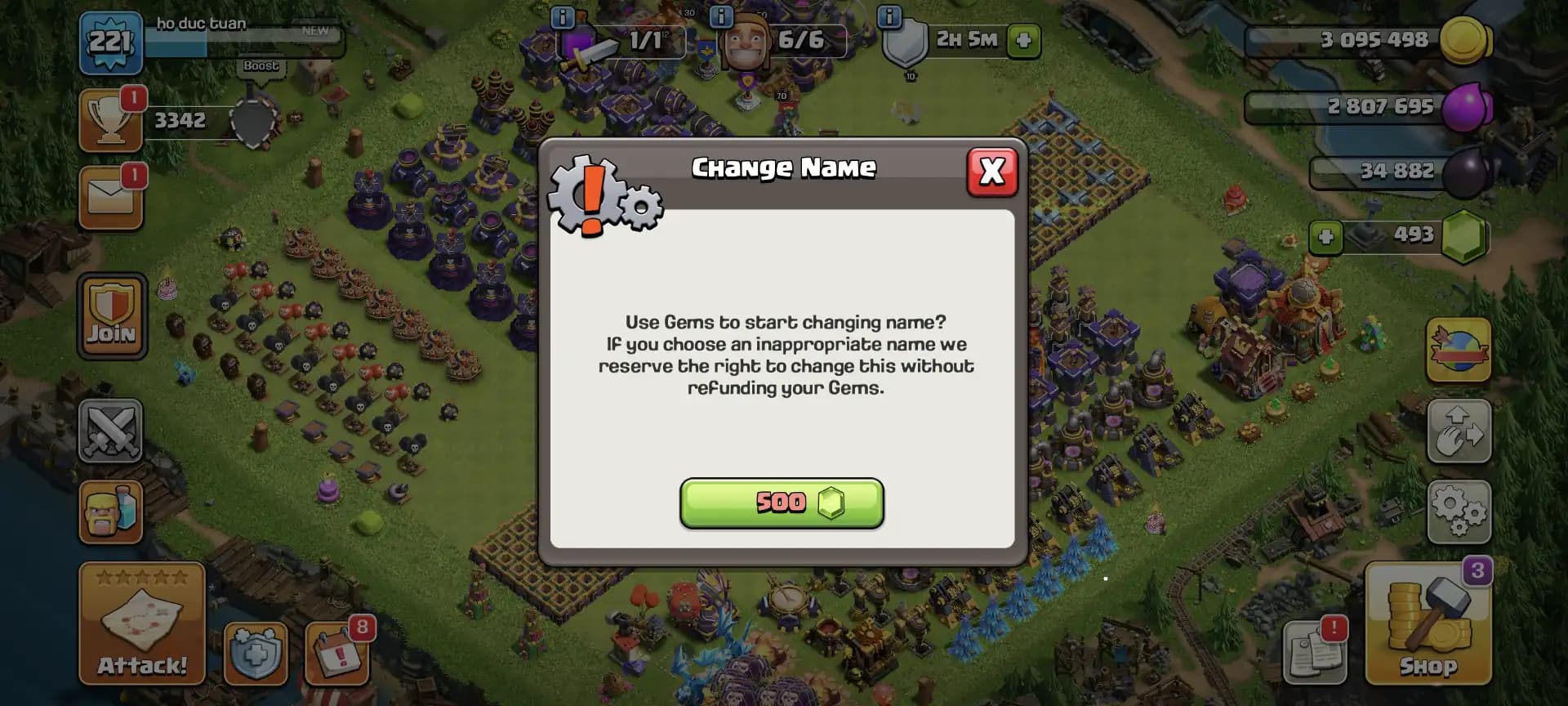Open the clan capital shield star icon
The image size is (1568, 706).
pyautogui.click(x=256, y=654)
